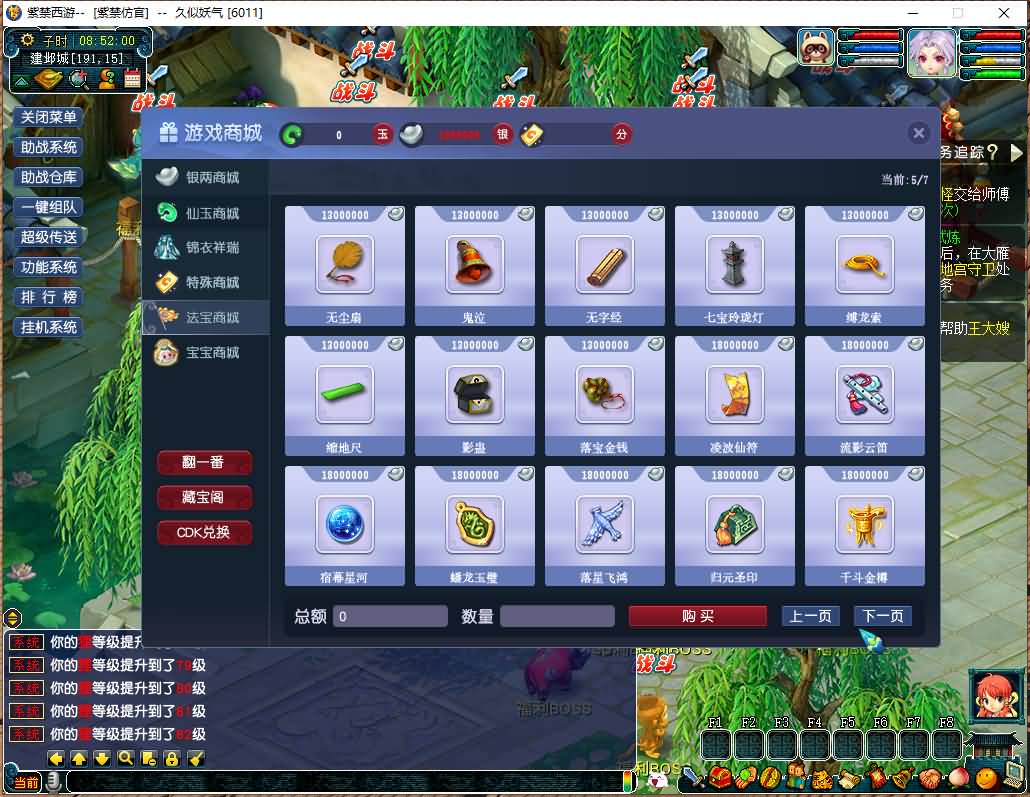This screenshot has height=797, width=1030.
Task: Select the 宿幕星河 blue orb item
Action: click(345, 525)
